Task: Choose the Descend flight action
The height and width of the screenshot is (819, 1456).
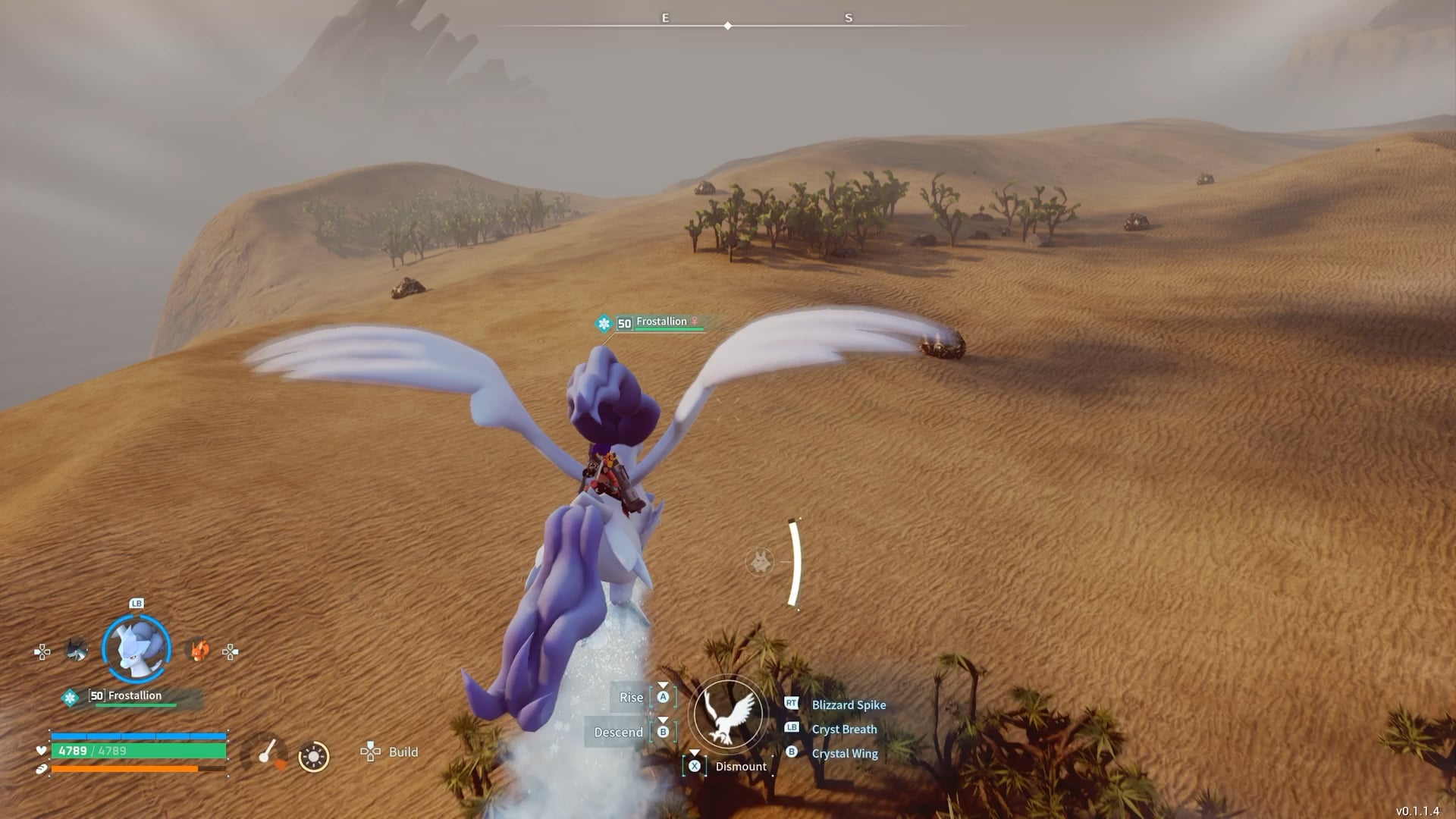Action: tap(619, 732)
